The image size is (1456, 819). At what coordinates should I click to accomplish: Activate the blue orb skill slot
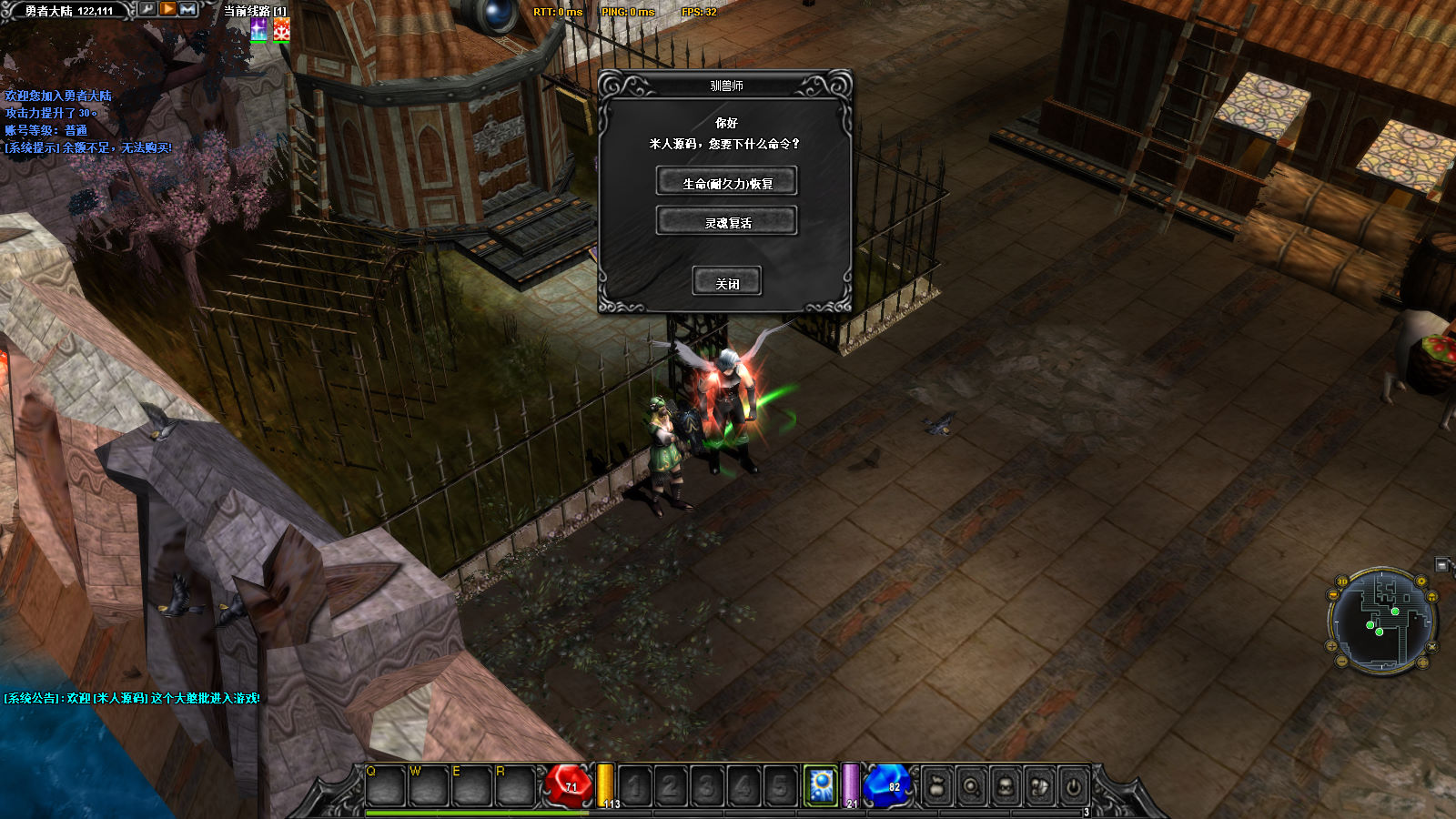821,785
